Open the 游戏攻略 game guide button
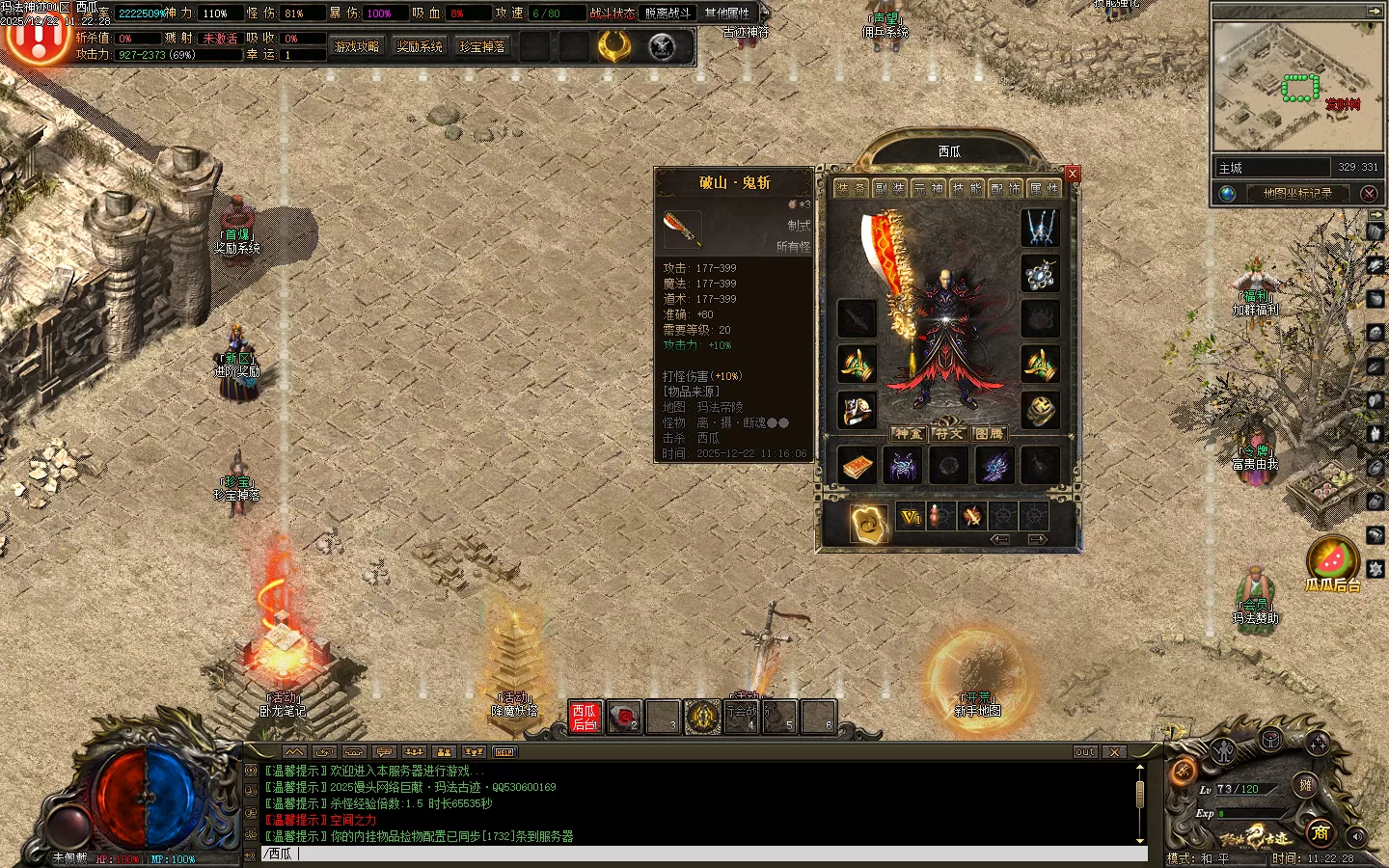Screen dimensions: 1389x868 point(357,46)
